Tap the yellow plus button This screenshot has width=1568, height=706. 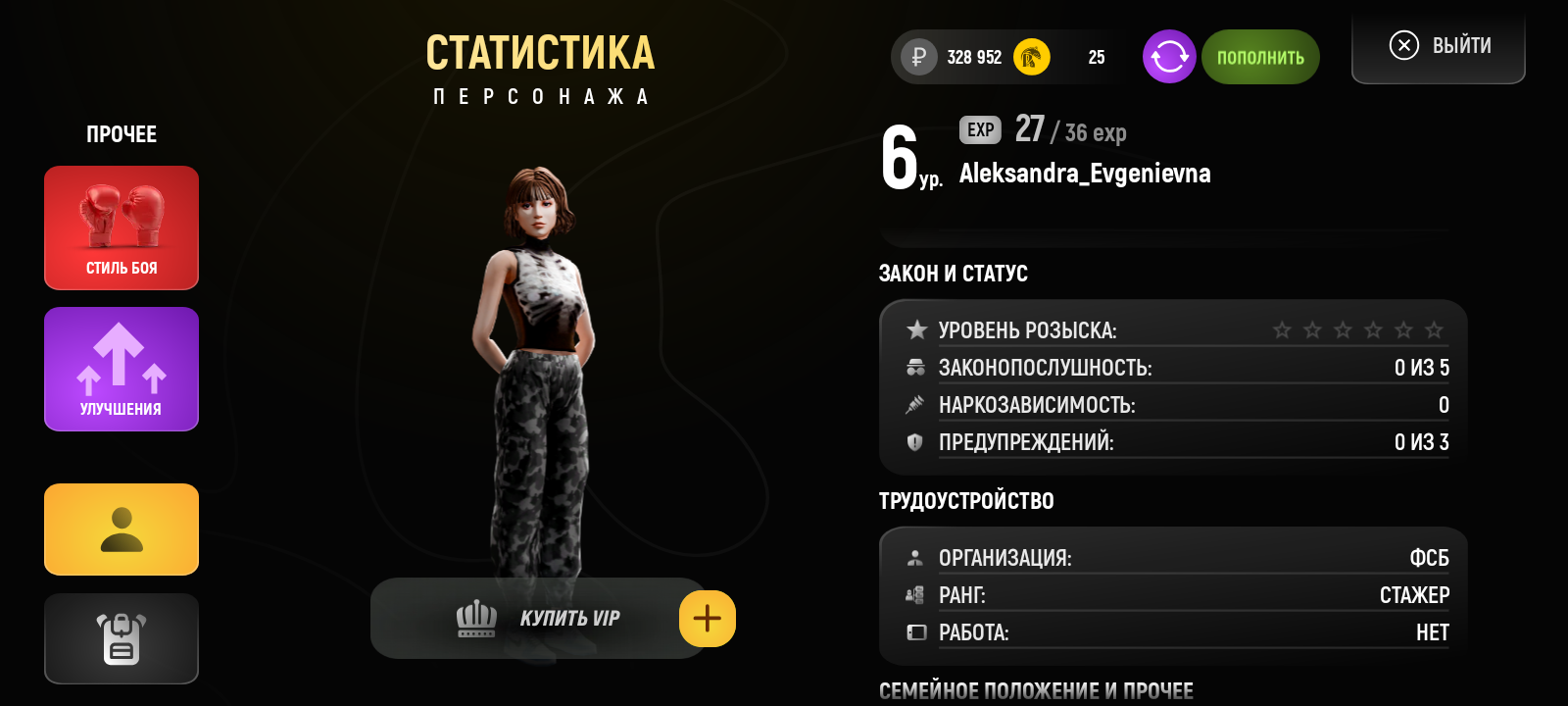[708, 619]
